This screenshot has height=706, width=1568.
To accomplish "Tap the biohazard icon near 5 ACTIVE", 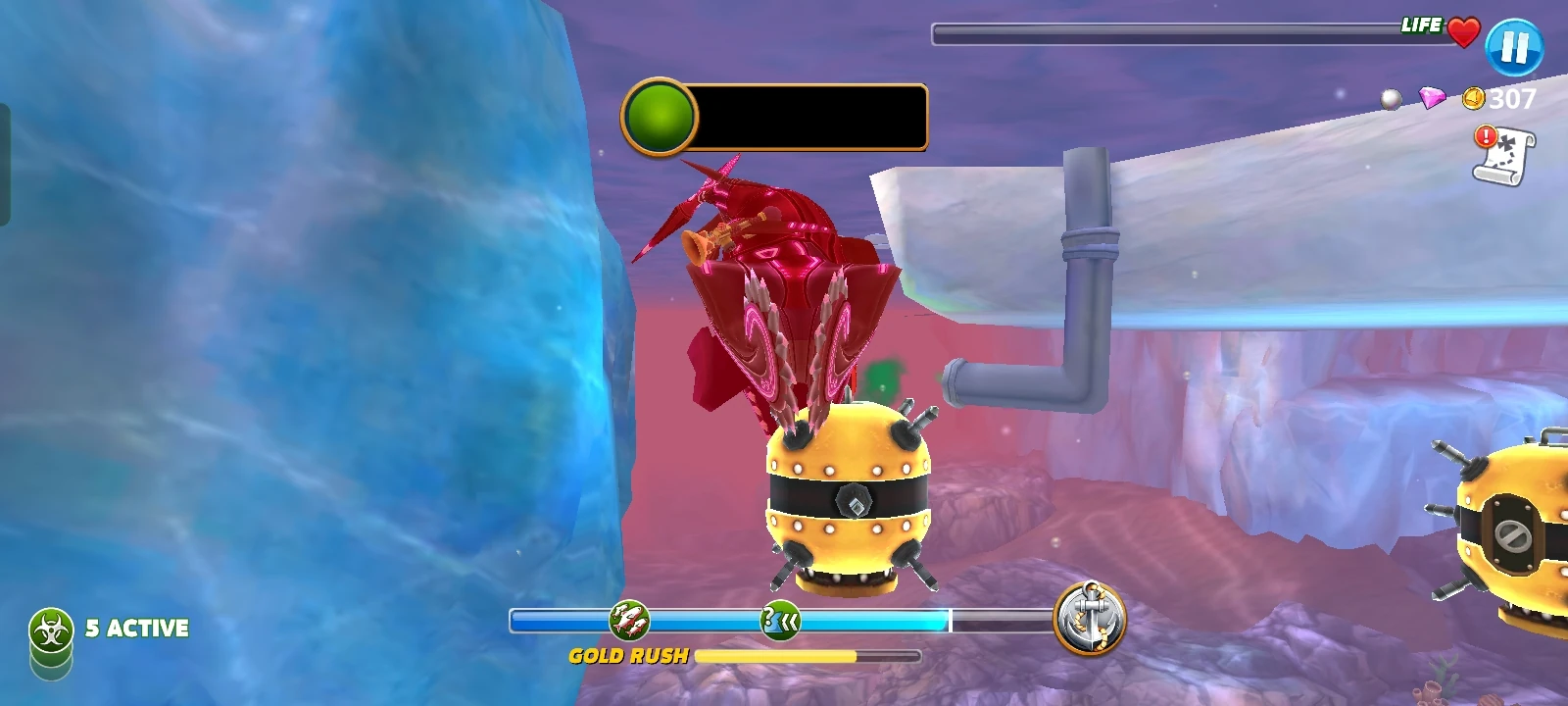I will (x=49, y=625).
